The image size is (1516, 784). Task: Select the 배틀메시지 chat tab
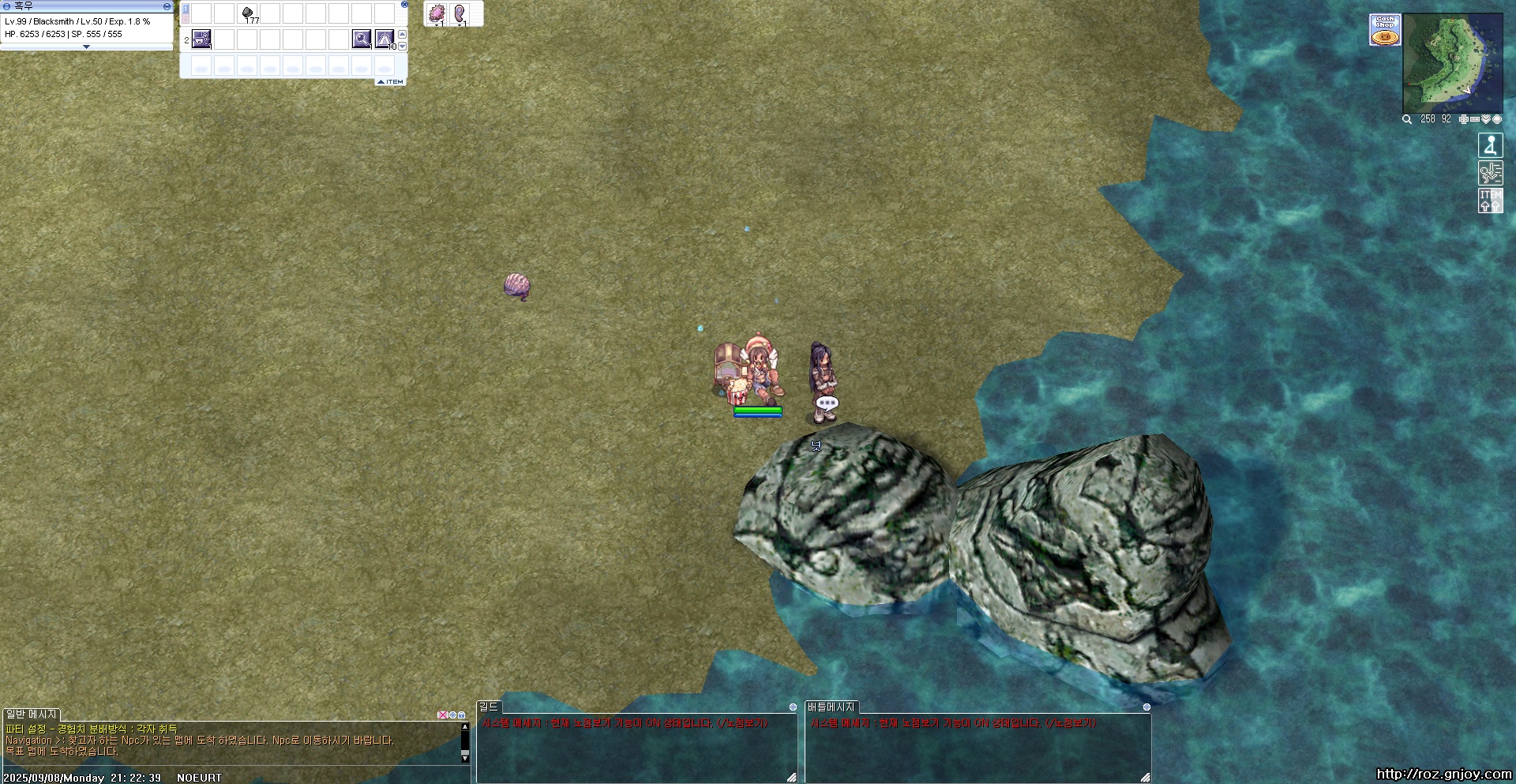pos(831,707)
